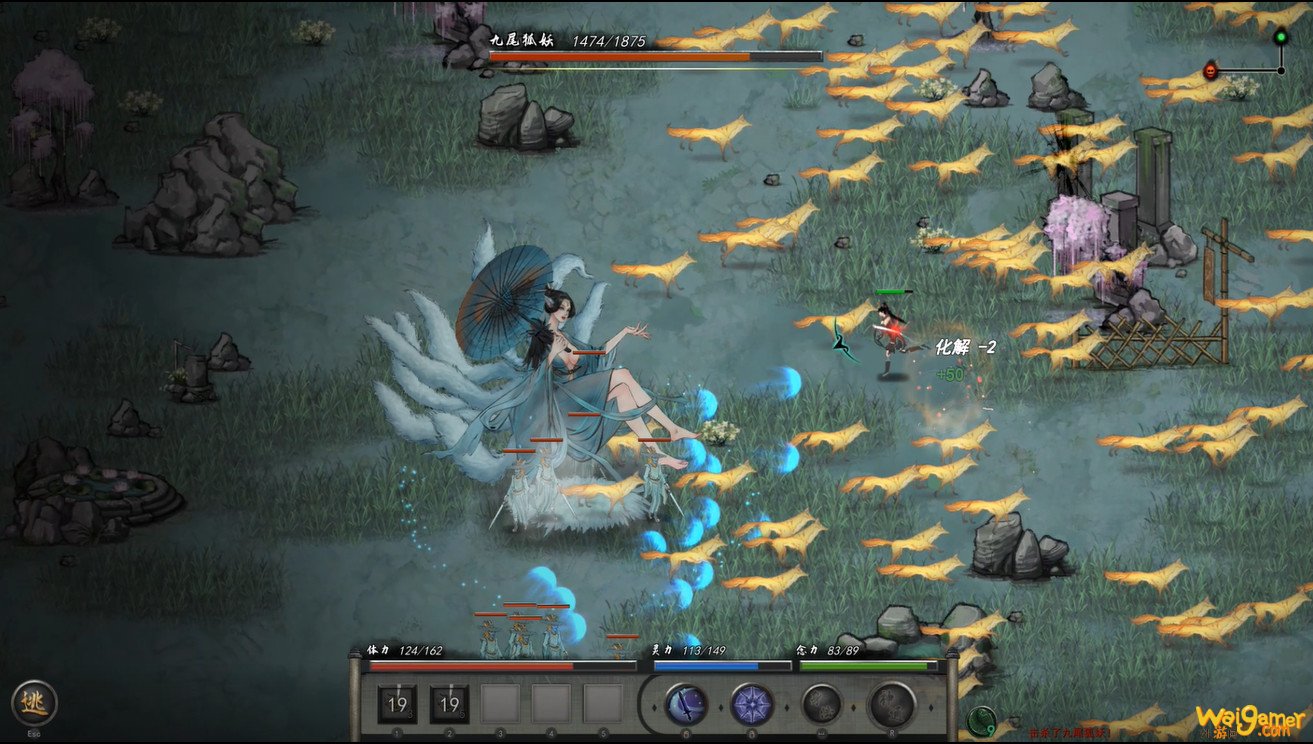This screenshot has height=744, width=1313.
Task: Trigger the greyed-out R skill orb
Action: (x=891, y=704)
